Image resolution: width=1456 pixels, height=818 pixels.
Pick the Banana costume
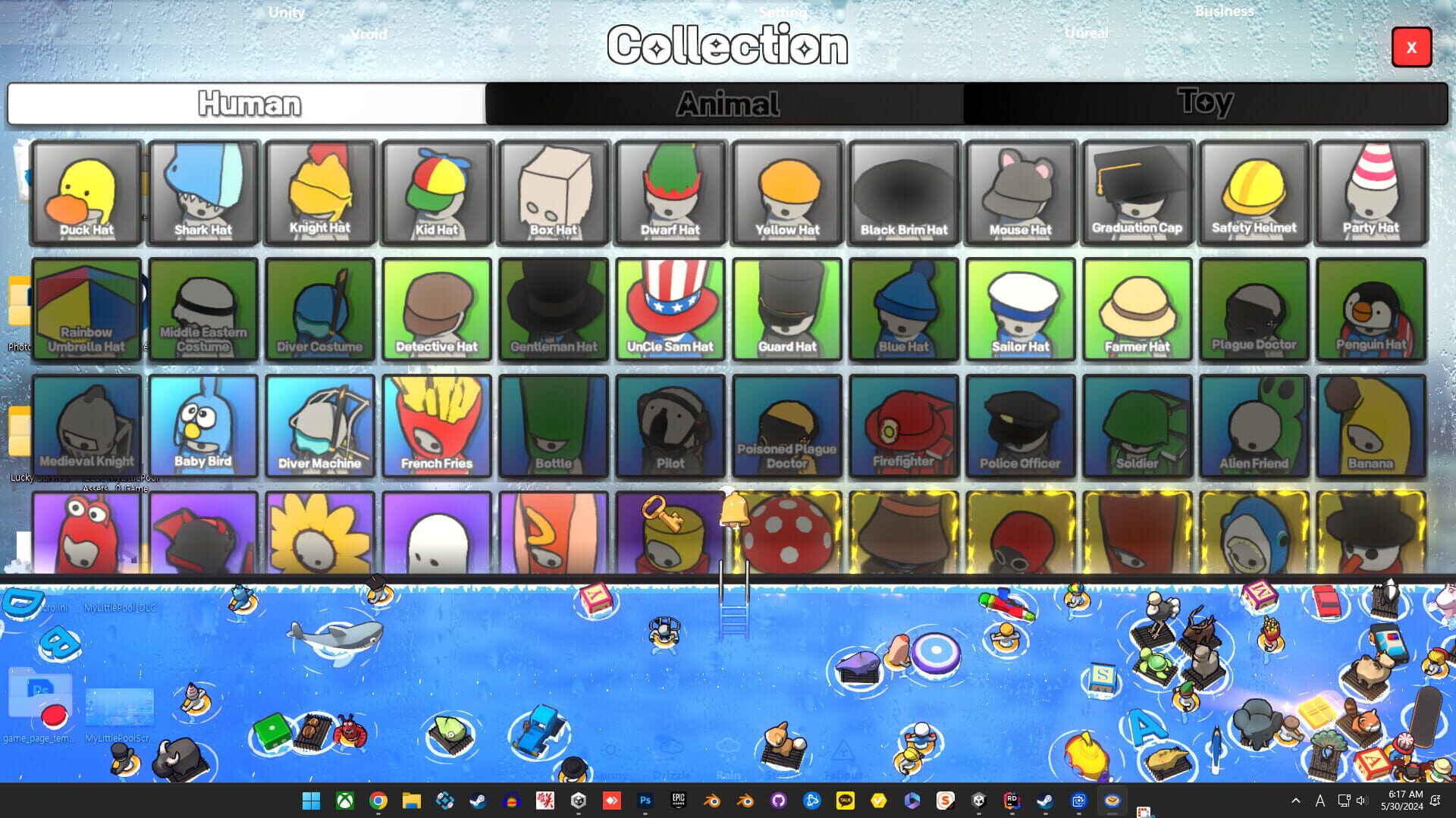click(x=1370, y=425)
